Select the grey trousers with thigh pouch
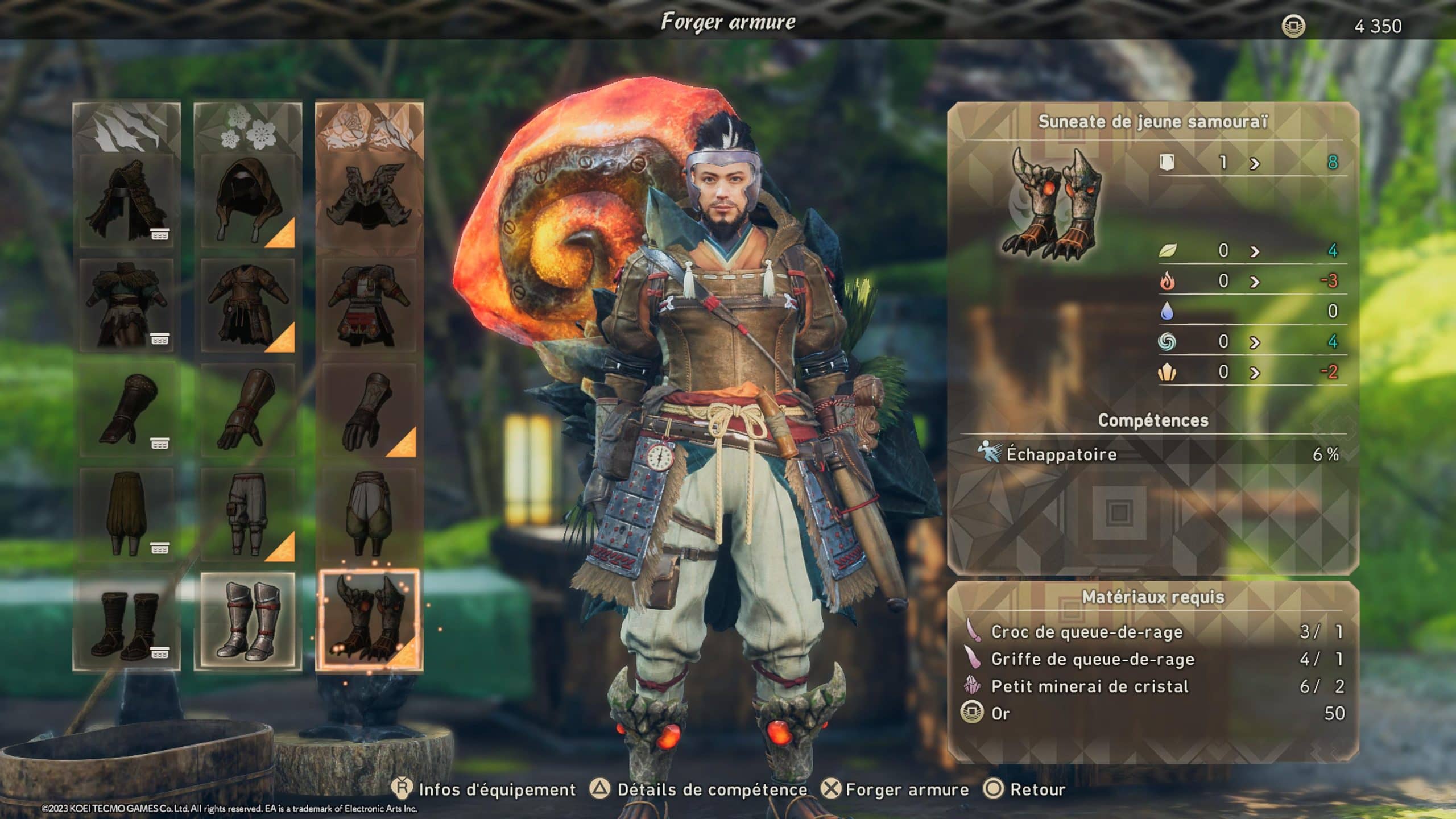This screenshot has width=1456, height=819. point(248,515)
